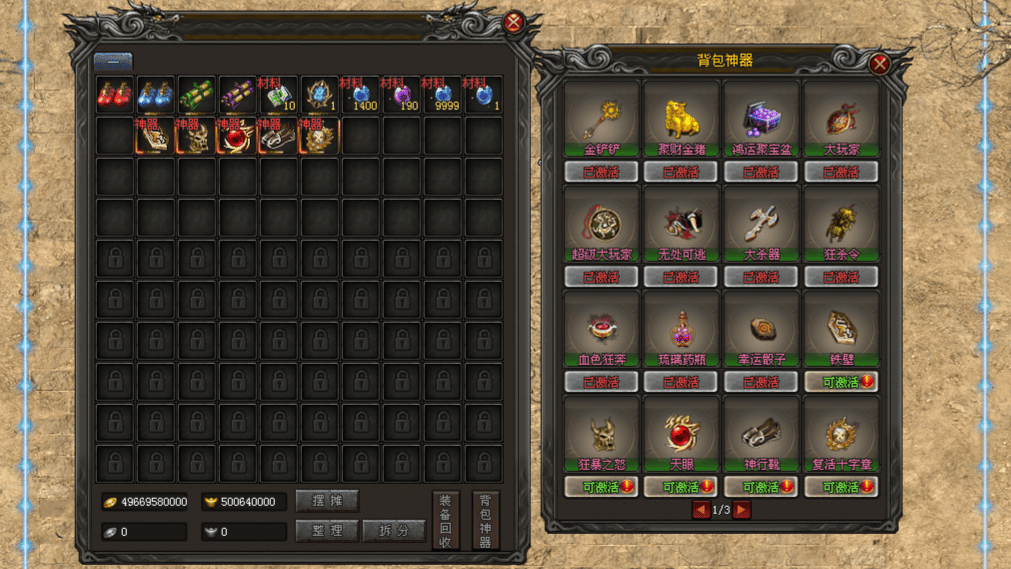
Task: Click the 拆分 split button
Action: tap(393, 531)
